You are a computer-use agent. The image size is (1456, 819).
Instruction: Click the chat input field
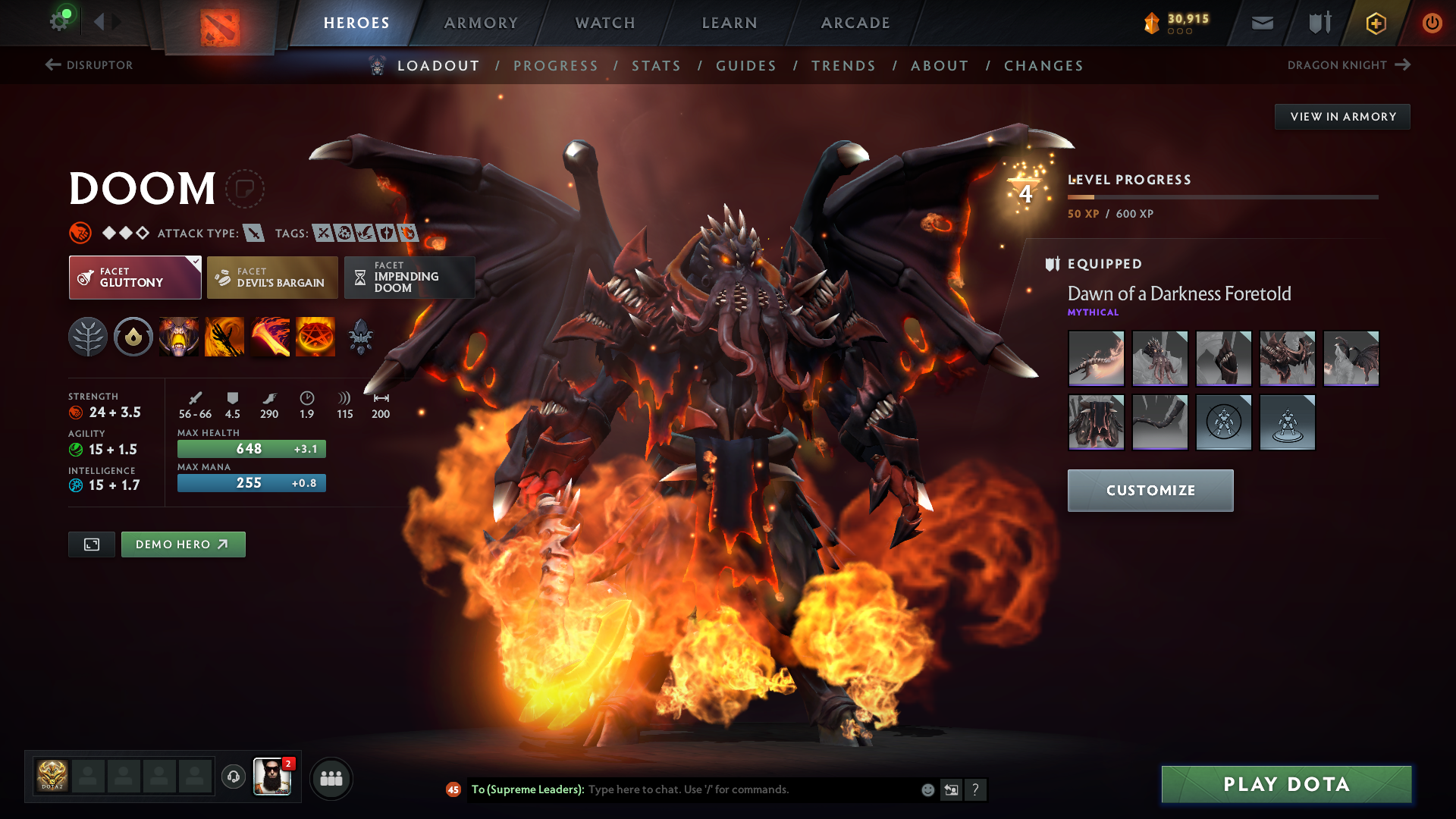click(751, 789)
